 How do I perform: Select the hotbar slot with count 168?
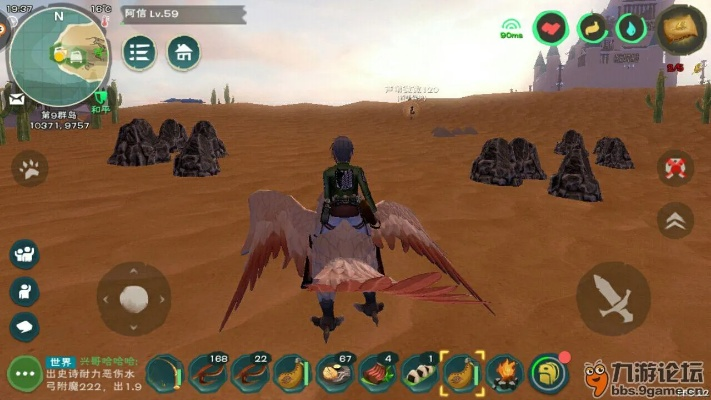pyautogui.click(x=208, y=374)
